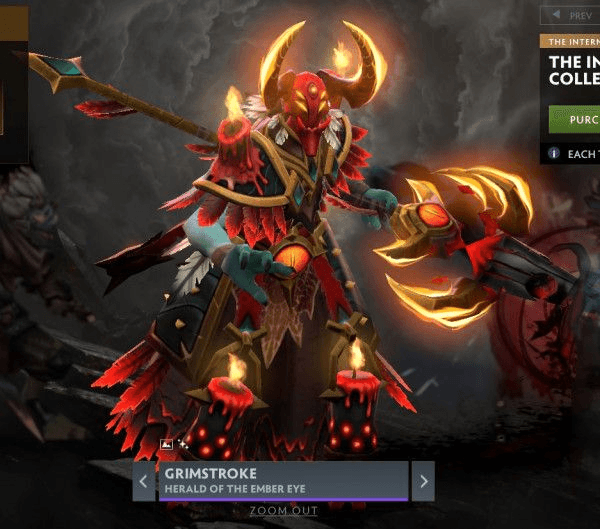Hit the green Purchase button
The height and width of the screenshot is (529, 600).
(x=575, y=119)
